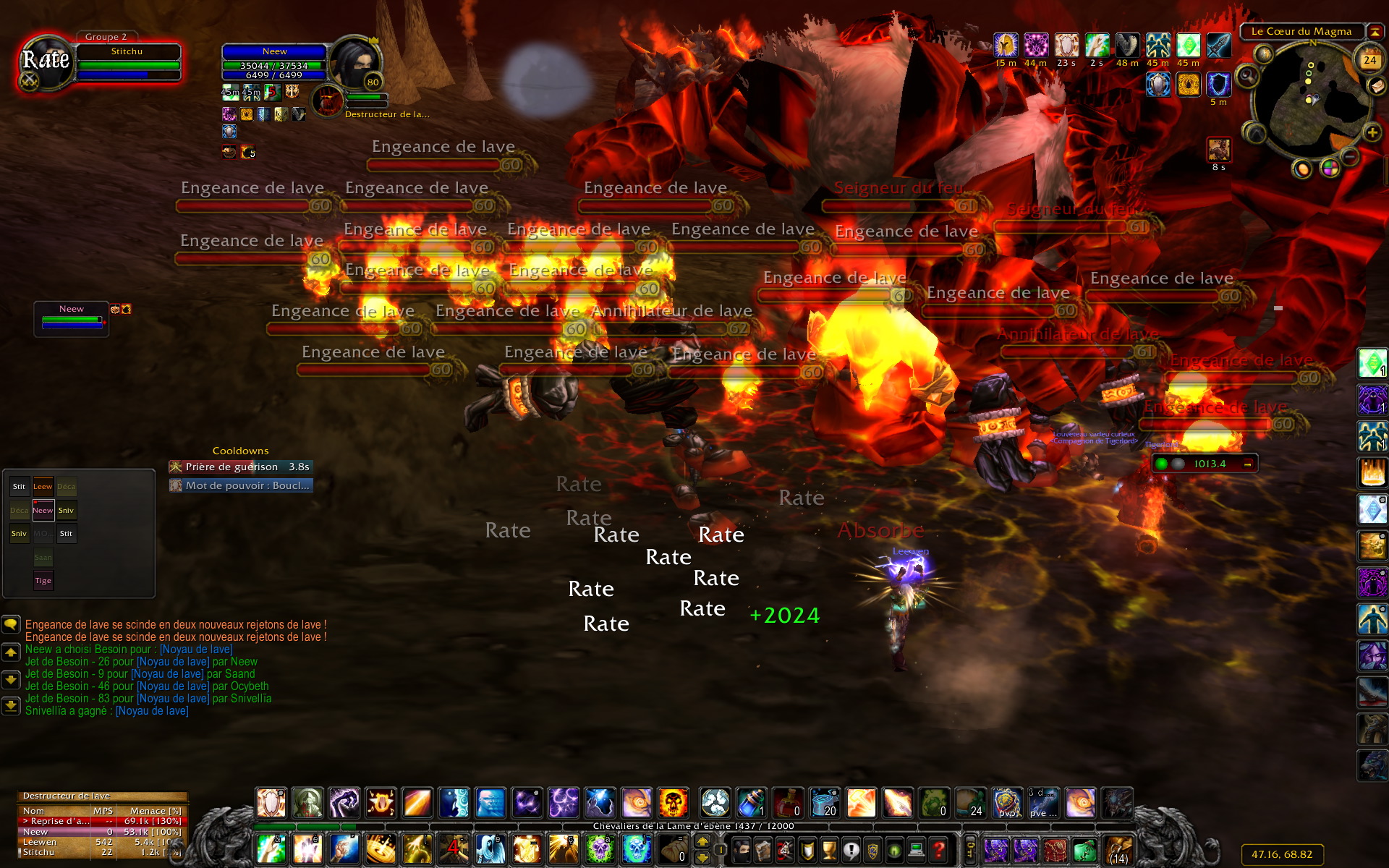Open the chat menu speech bubble
Screen dimensions: 1389x868
[11, 624]
